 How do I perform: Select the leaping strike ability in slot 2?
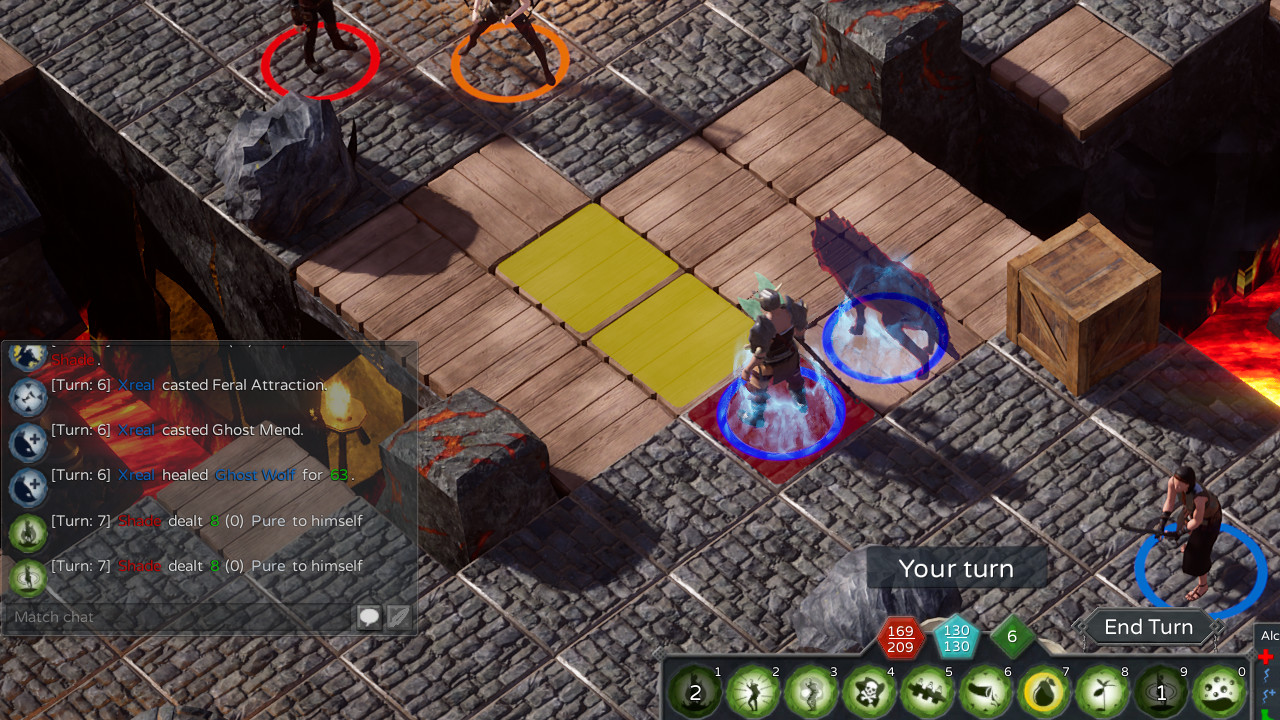[x=754, y=690]
